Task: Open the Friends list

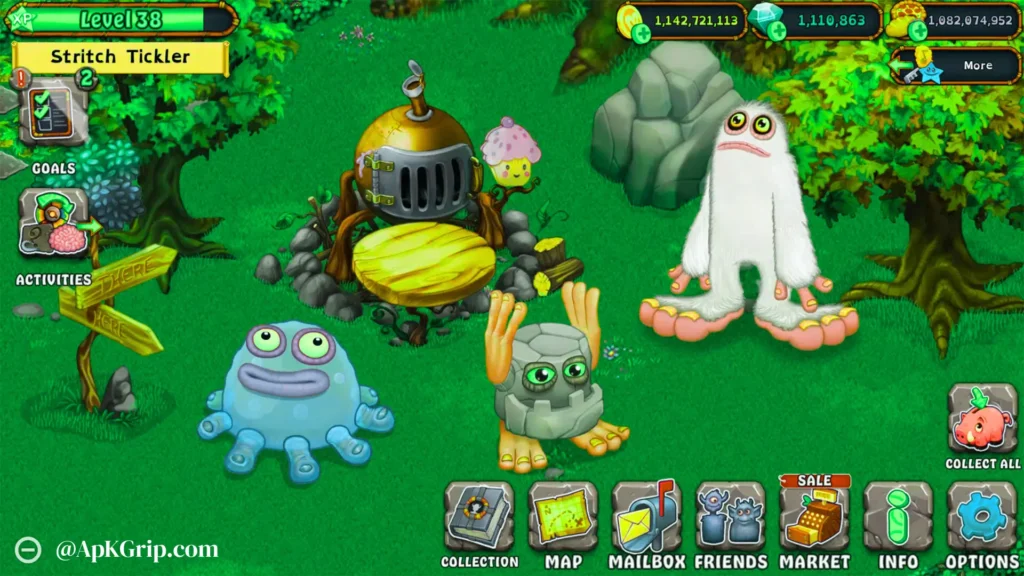Action: 730,516
